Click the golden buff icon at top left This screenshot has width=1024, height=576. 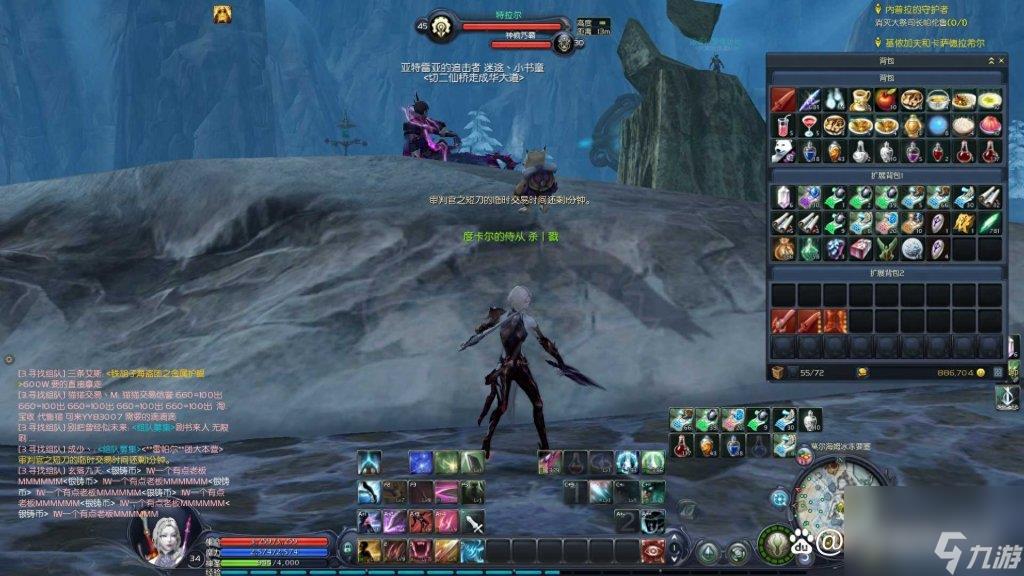pos(222,13)
